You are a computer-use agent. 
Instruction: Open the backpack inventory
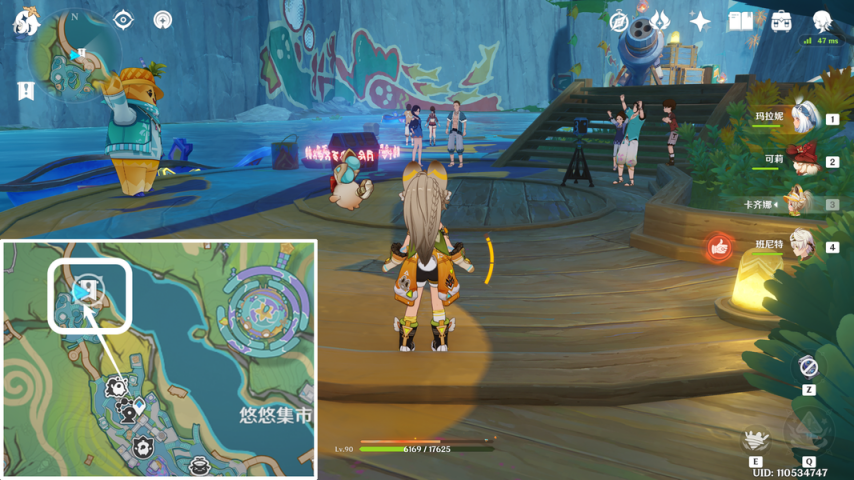[781, 21]
